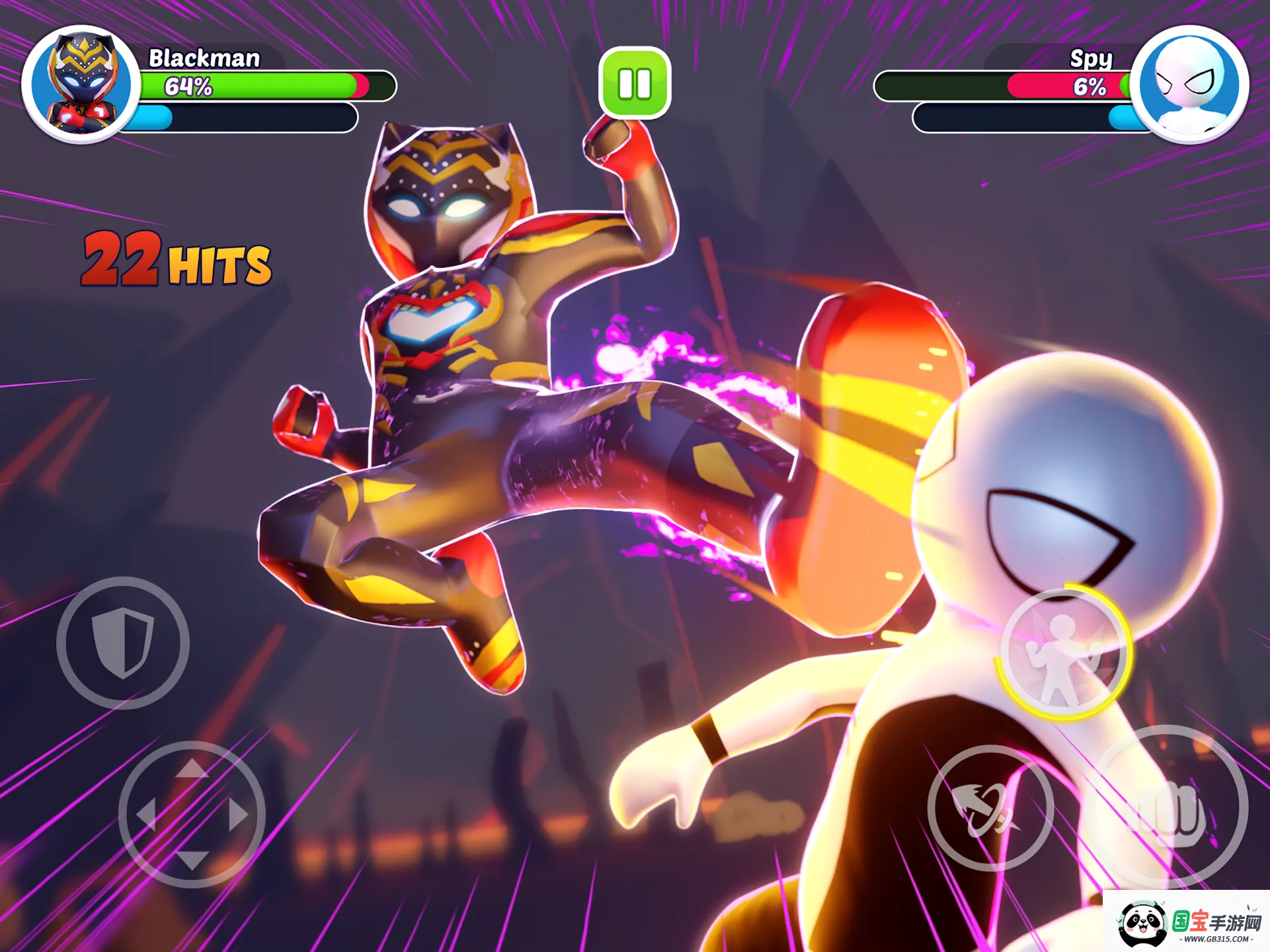Click the Spy opponent portrait
This screenshot has width=1270, height=952.
point(1189,84)
